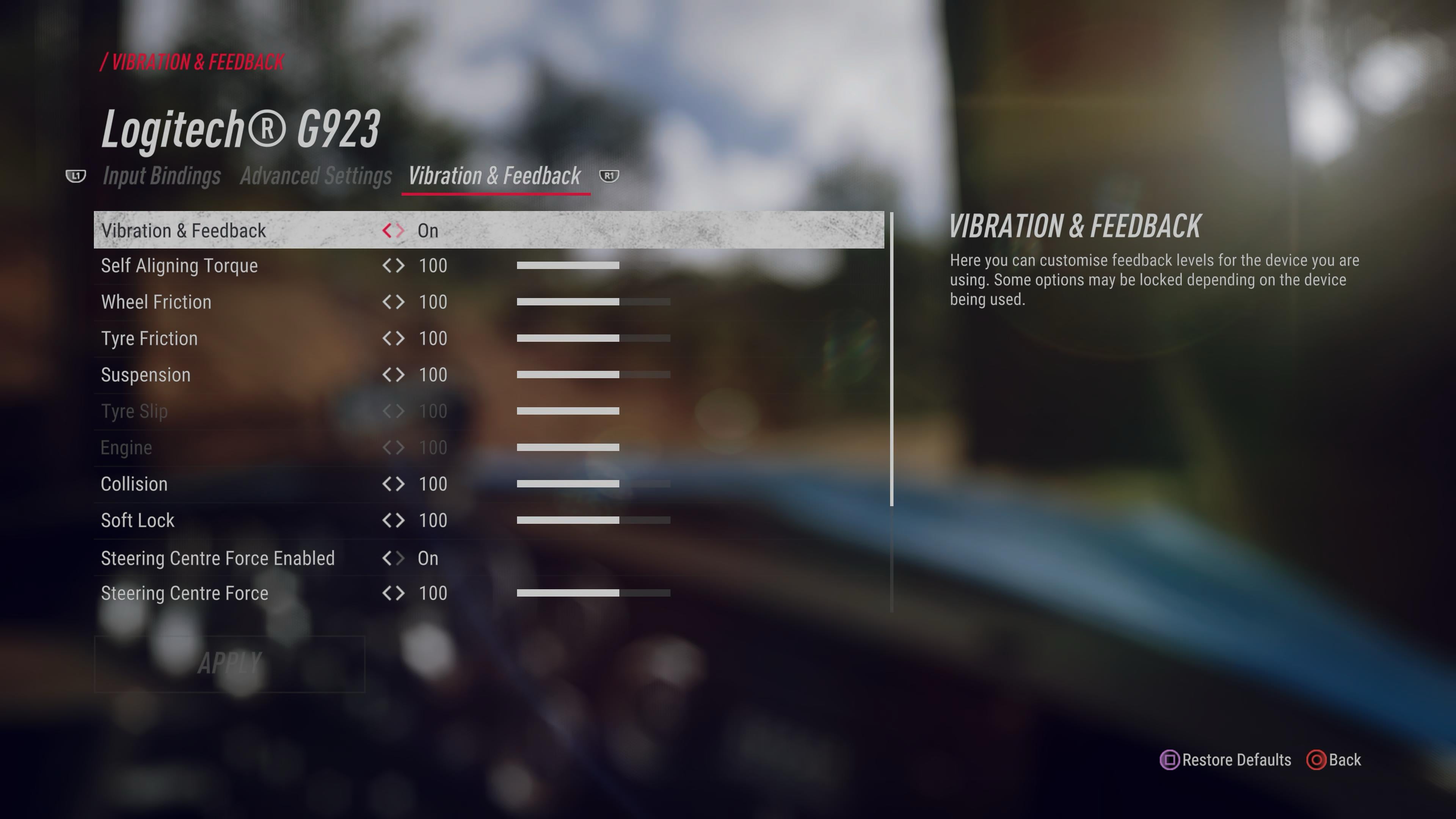1456x819 pixels.
Task: Change the Tyre Friction slider level
Action: [593, 339]
